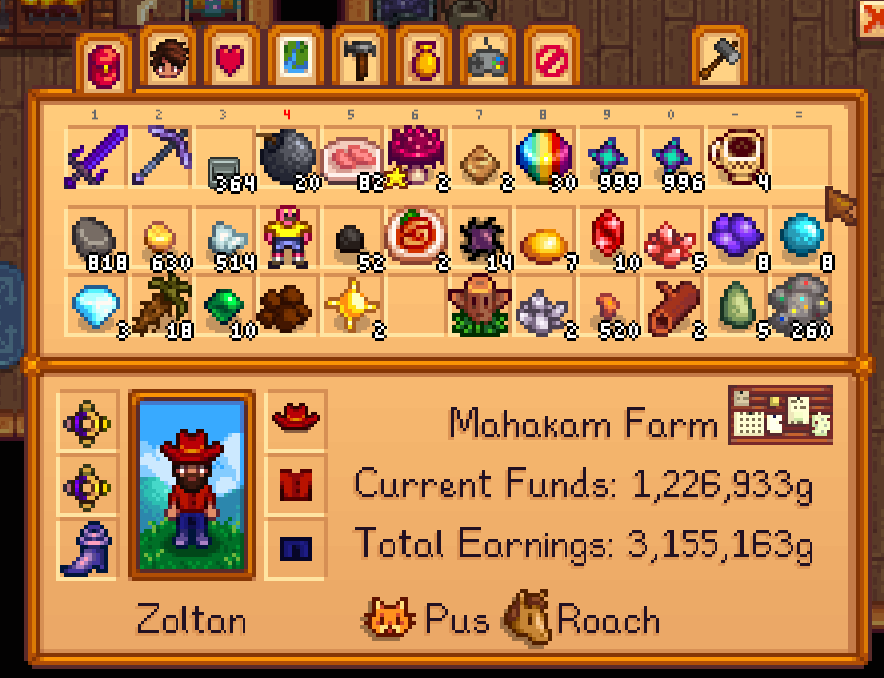
Task: Choose the Prismatic Shard stack
Action: click(x=543, y=158)
